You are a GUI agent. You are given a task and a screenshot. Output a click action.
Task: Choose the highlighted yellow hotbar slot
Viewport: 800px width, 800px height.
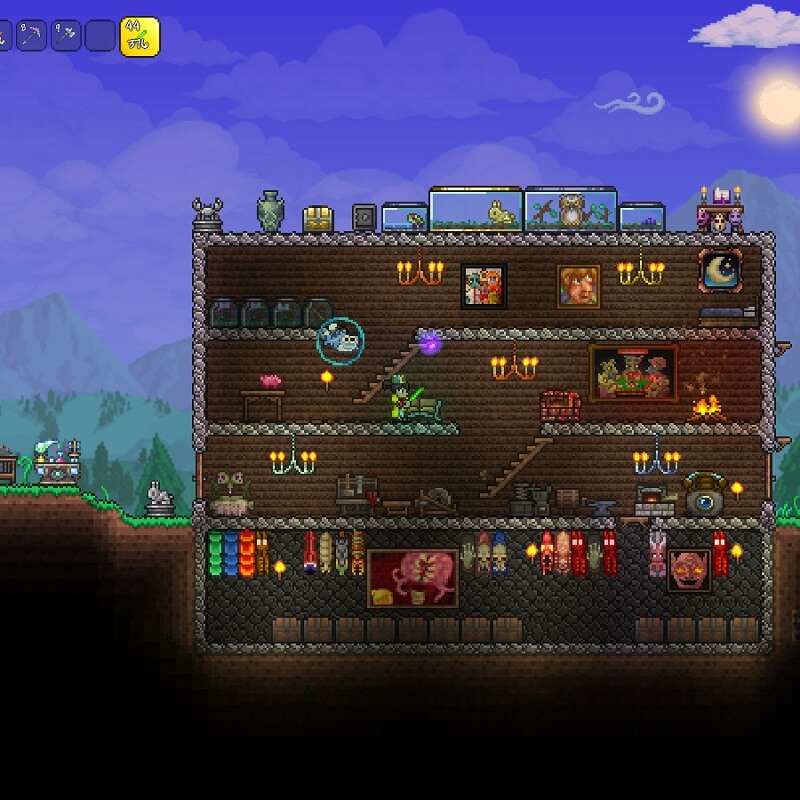139,36
